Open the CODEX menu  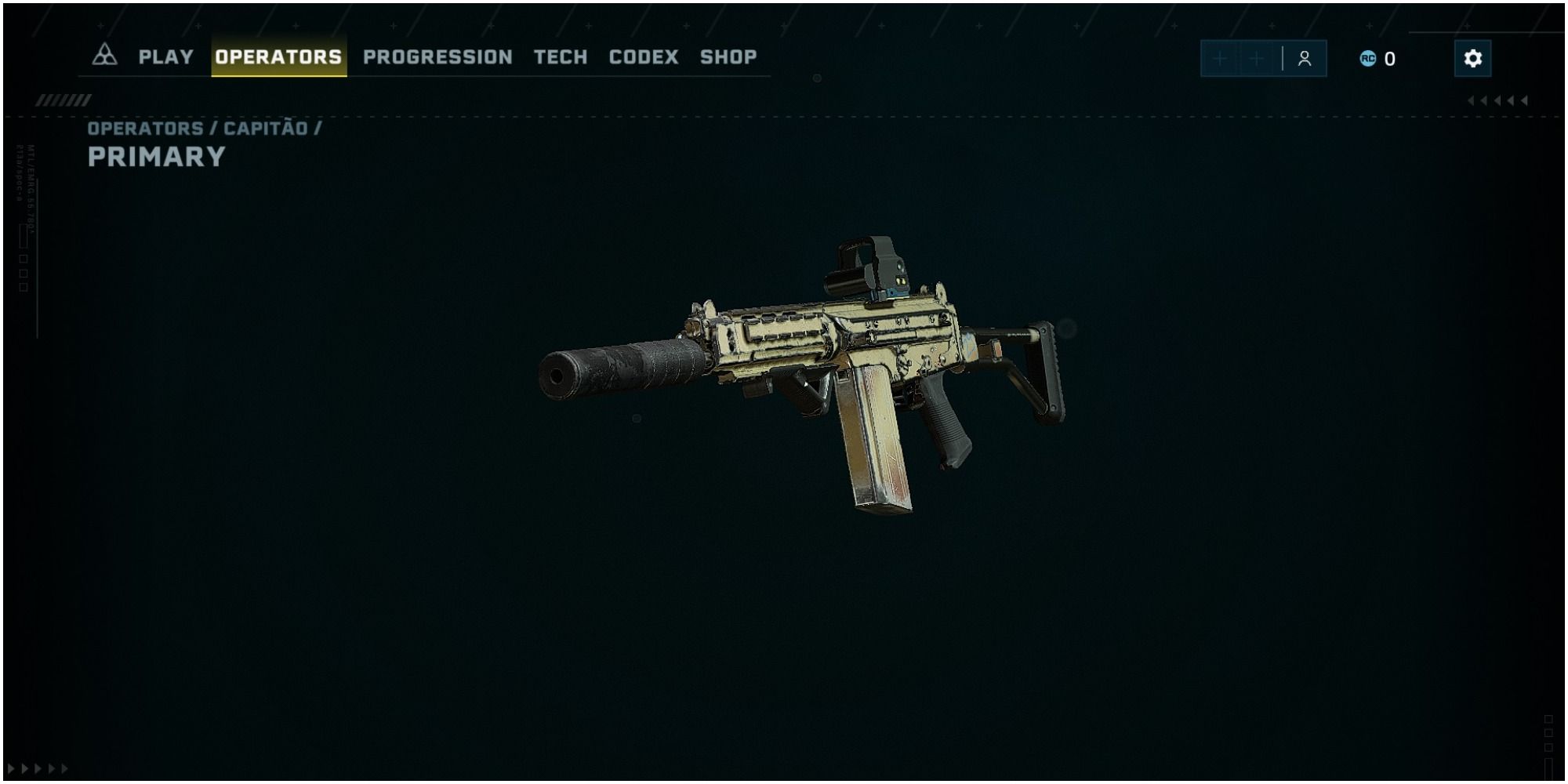[x=644, y=56]
